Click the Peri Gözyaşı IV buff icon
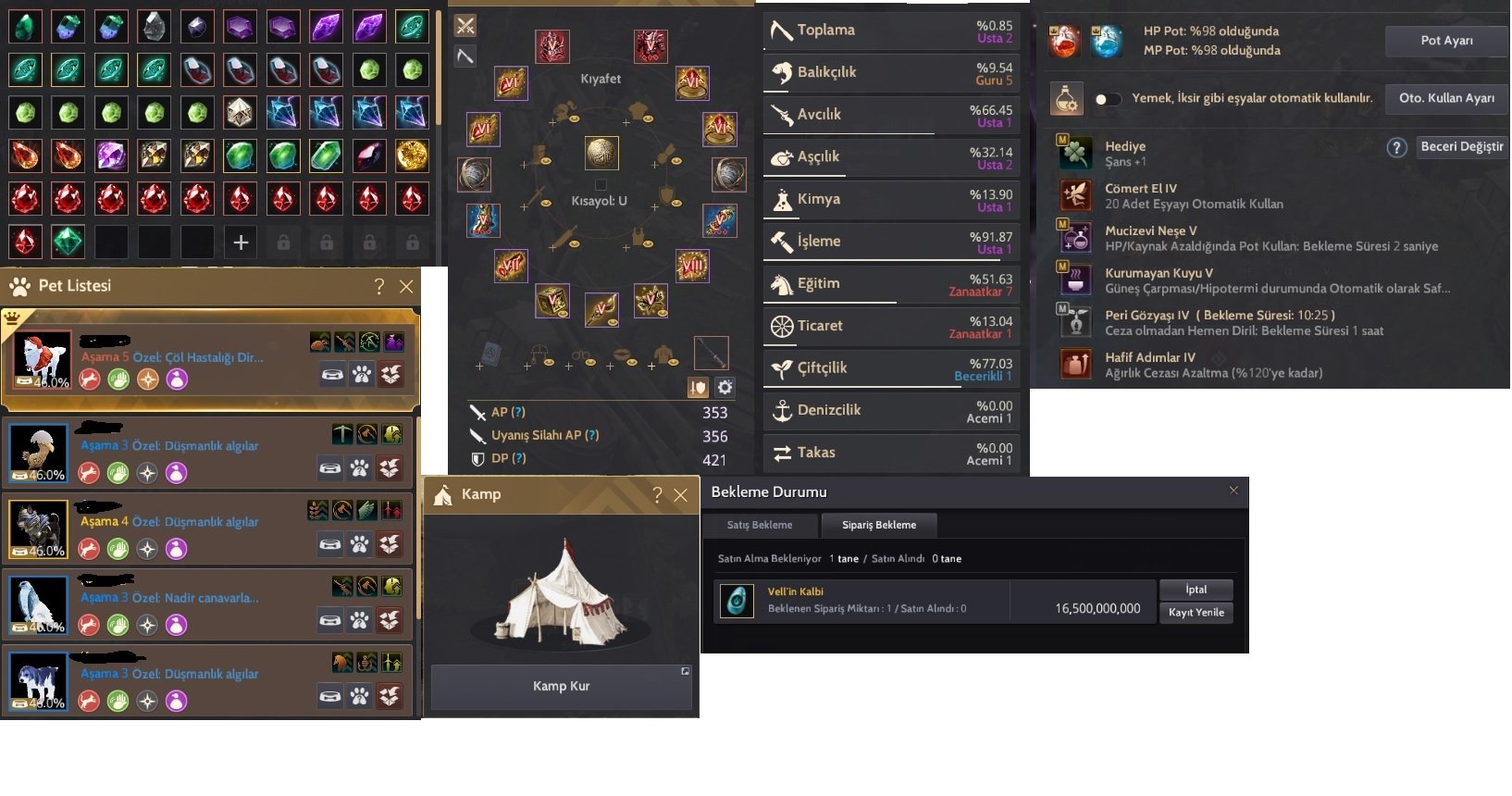Image resolution: width=1512 pixels, height=796 pixels. click(1075, 323)
